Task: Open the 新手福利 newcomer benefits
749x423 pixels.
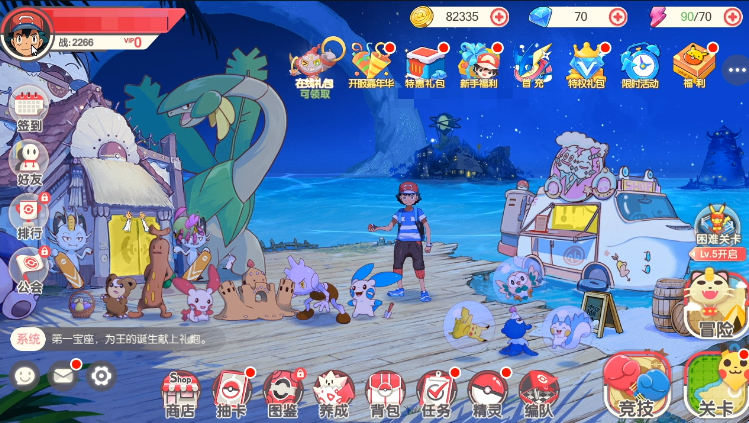Action: (x=479, y=64)
